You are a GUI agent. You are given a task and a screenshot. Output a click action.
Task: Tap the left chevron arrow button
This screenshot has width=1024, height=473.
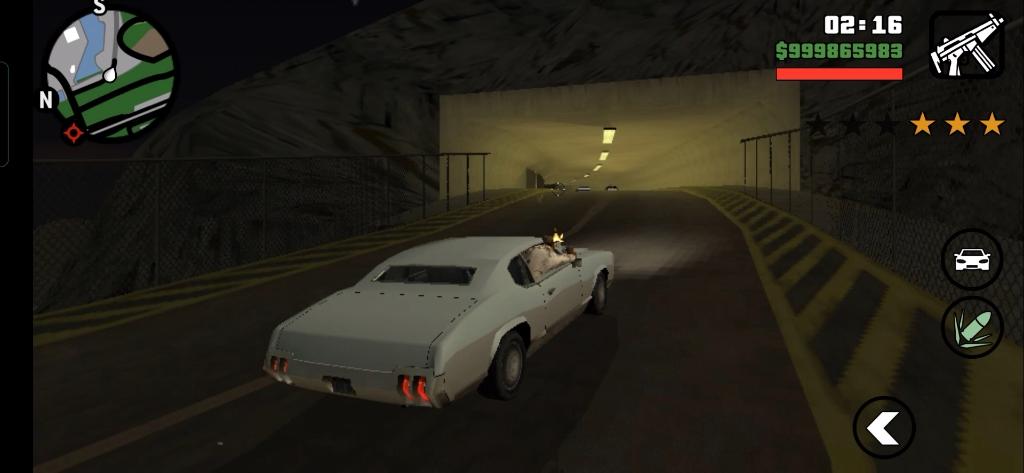pos(884,428)
